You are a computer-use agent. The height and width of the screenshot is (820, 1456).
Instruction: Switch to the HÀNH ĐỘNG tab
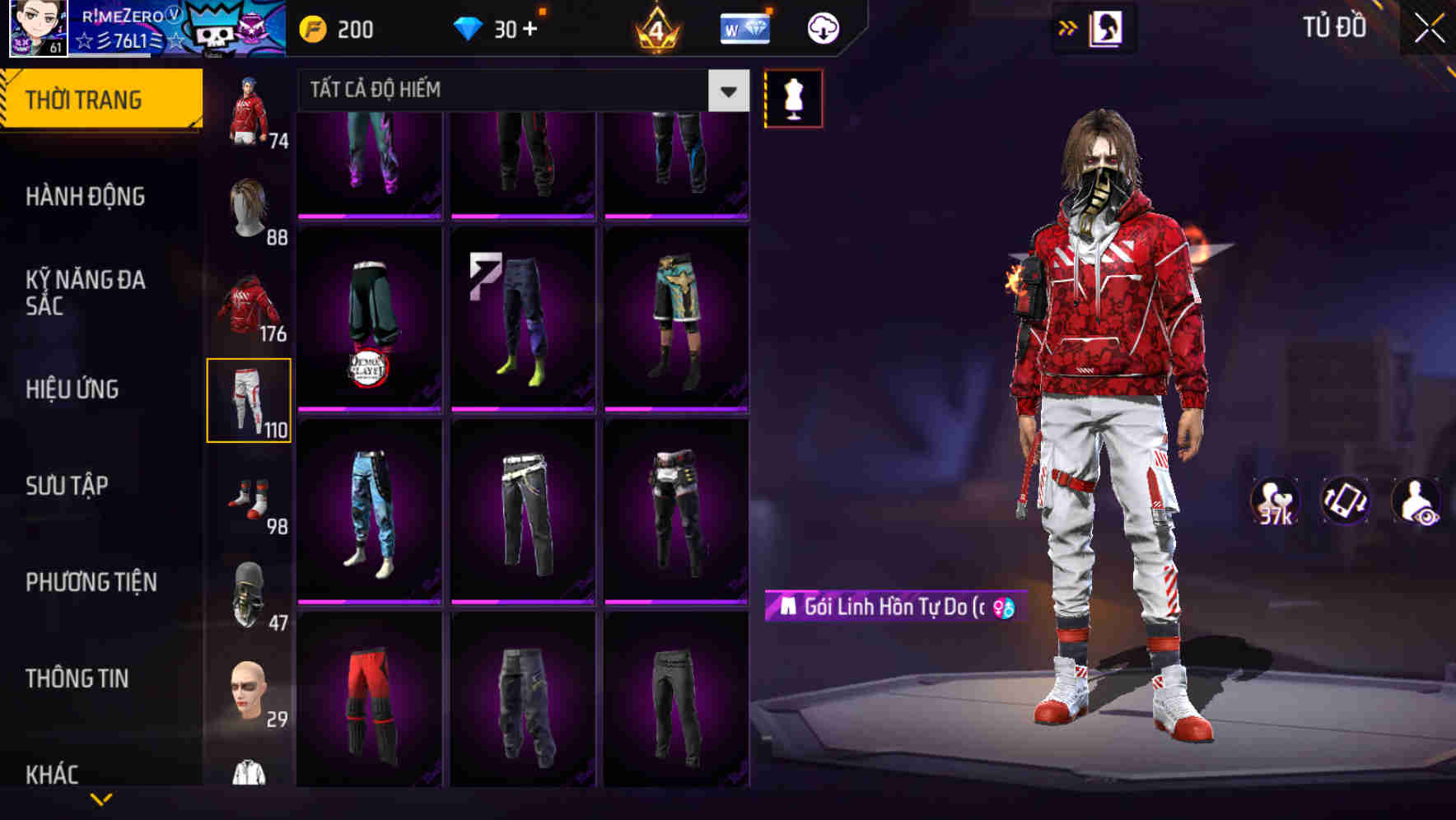coord(85,197)
